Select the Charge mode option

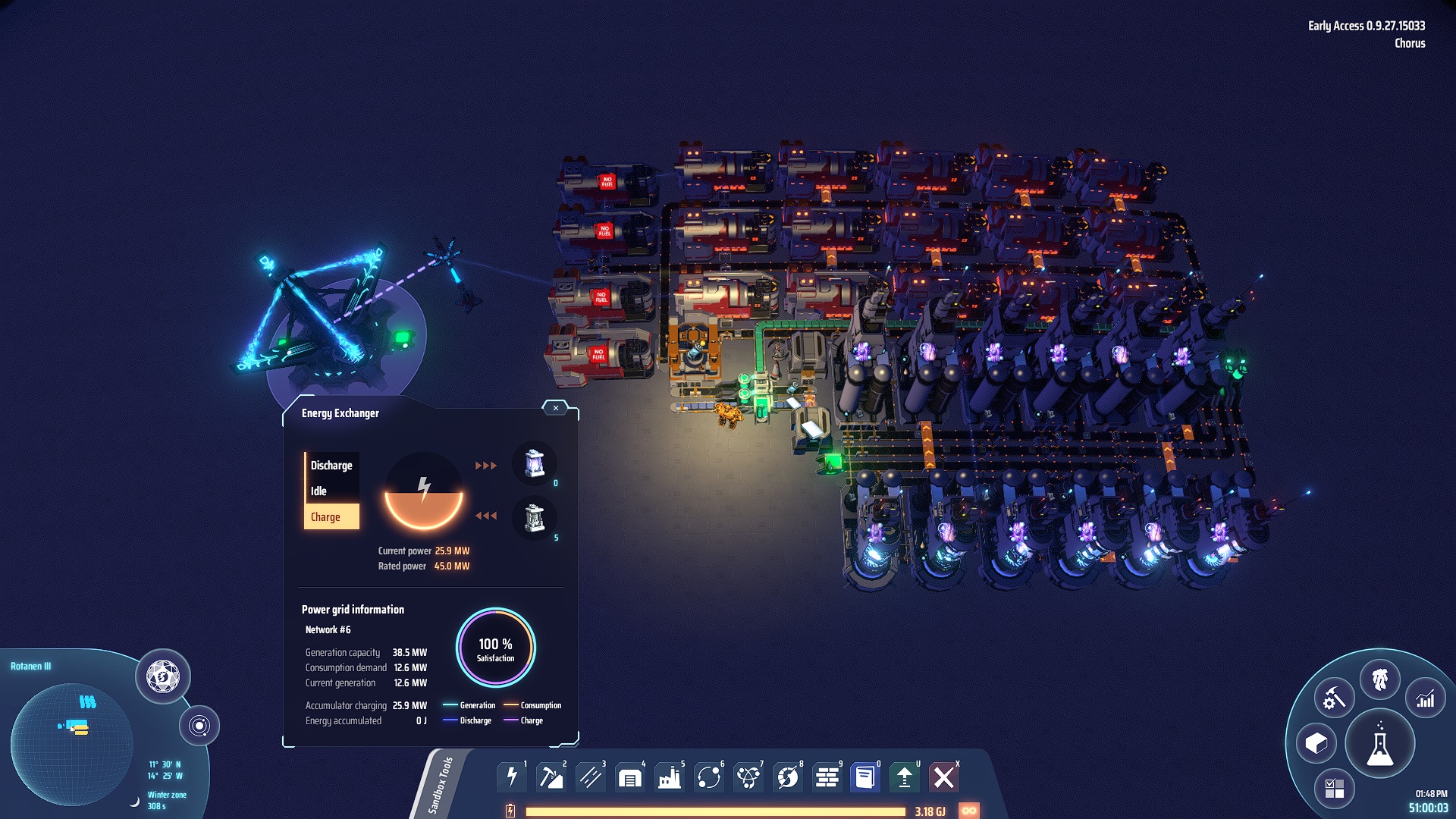328,516
